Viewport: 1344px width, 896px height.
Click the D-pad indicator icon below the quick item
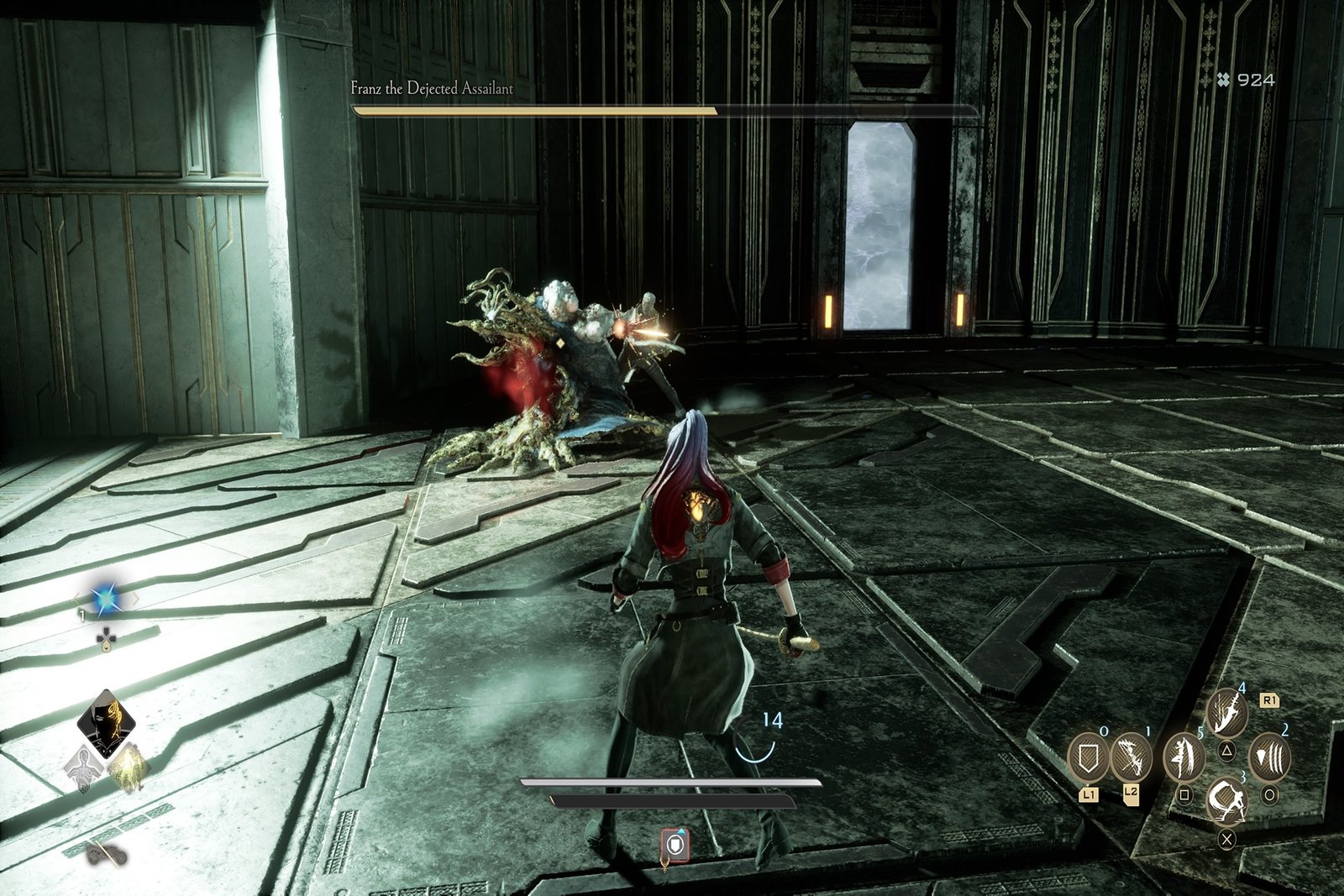[x=107, y=637]
